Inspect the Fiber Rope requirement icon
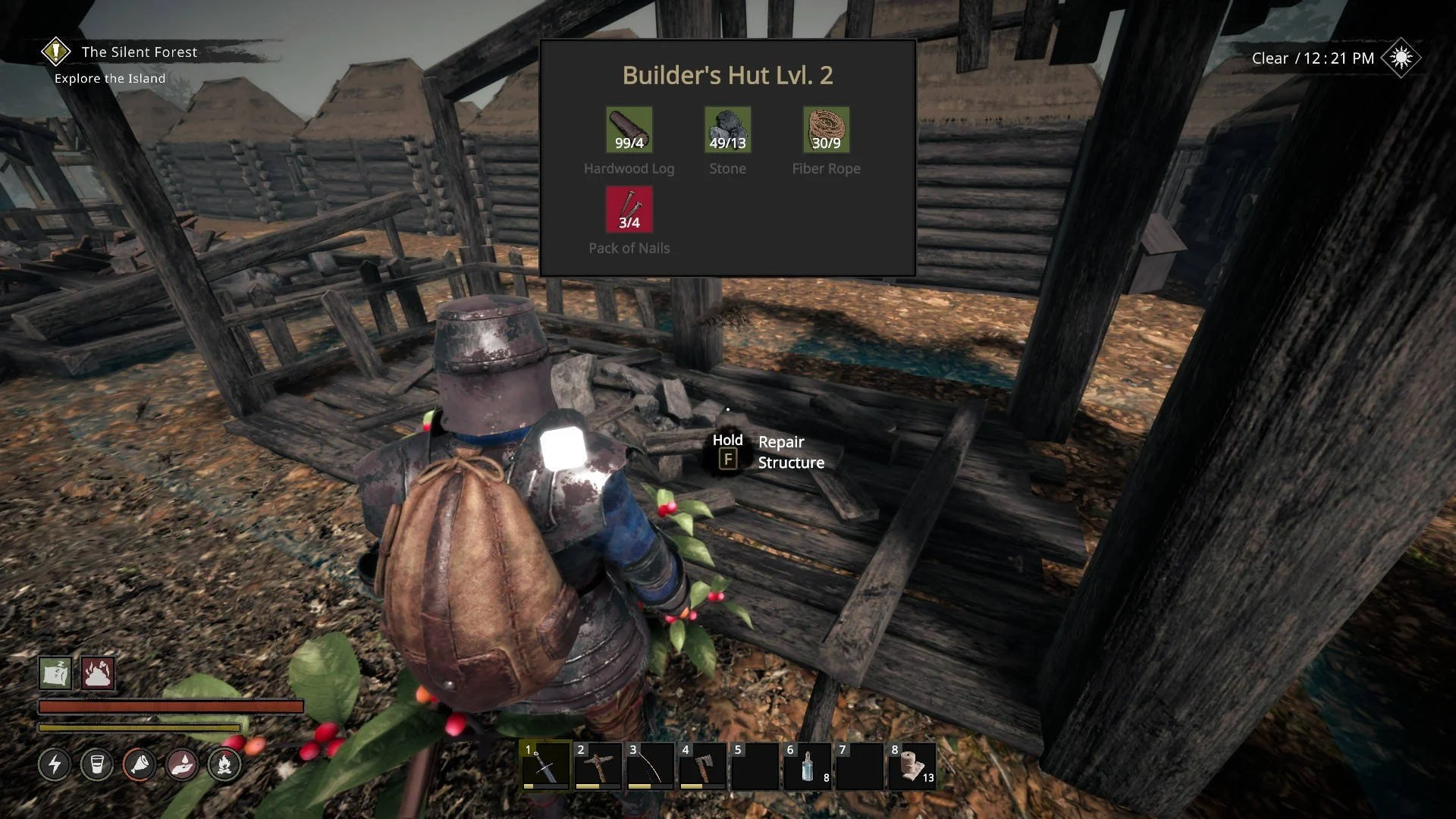 (826, 130)
